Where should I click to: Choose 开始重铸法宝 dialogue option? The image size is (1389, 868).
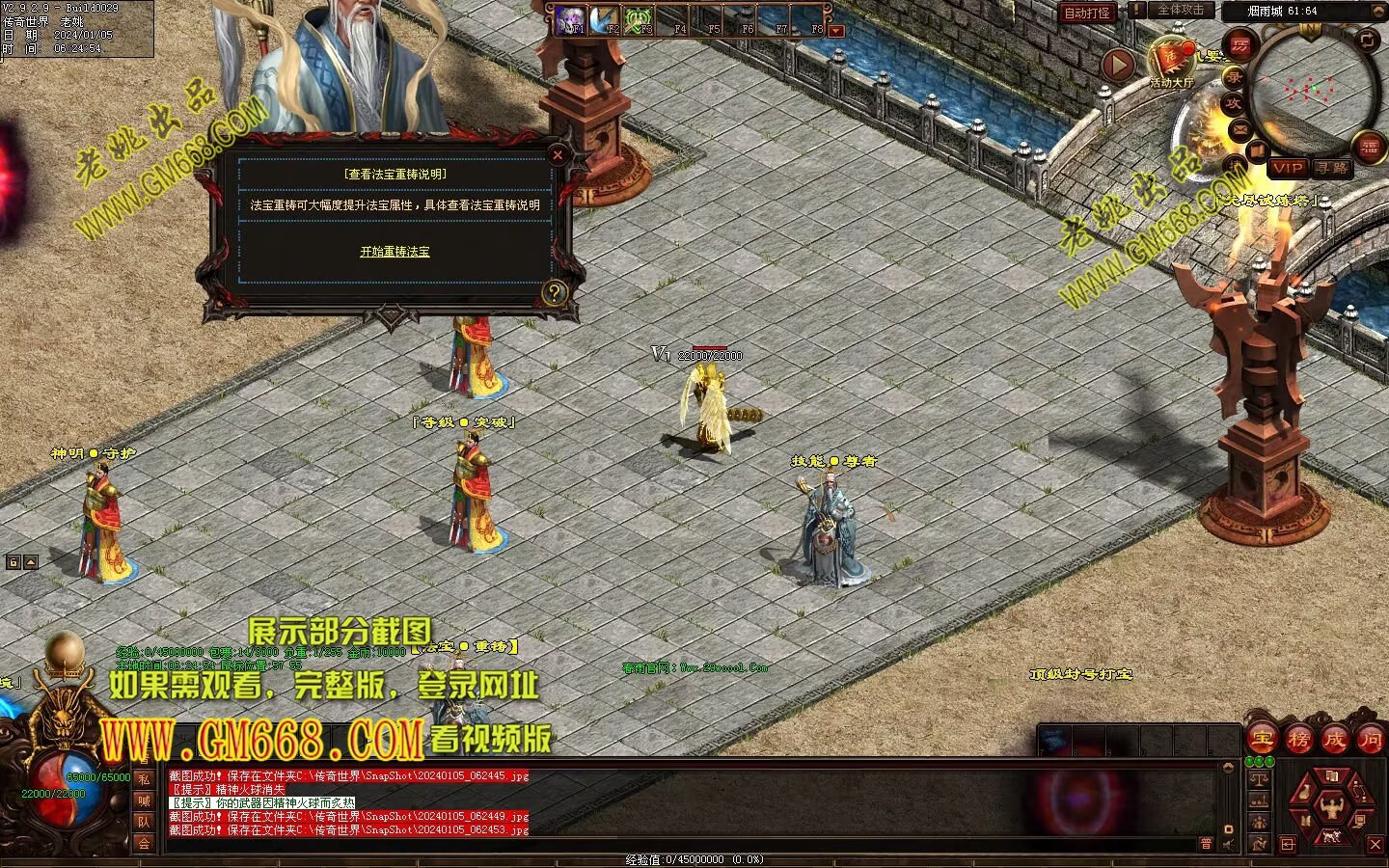pyautogui.click(x=395, y=252)
